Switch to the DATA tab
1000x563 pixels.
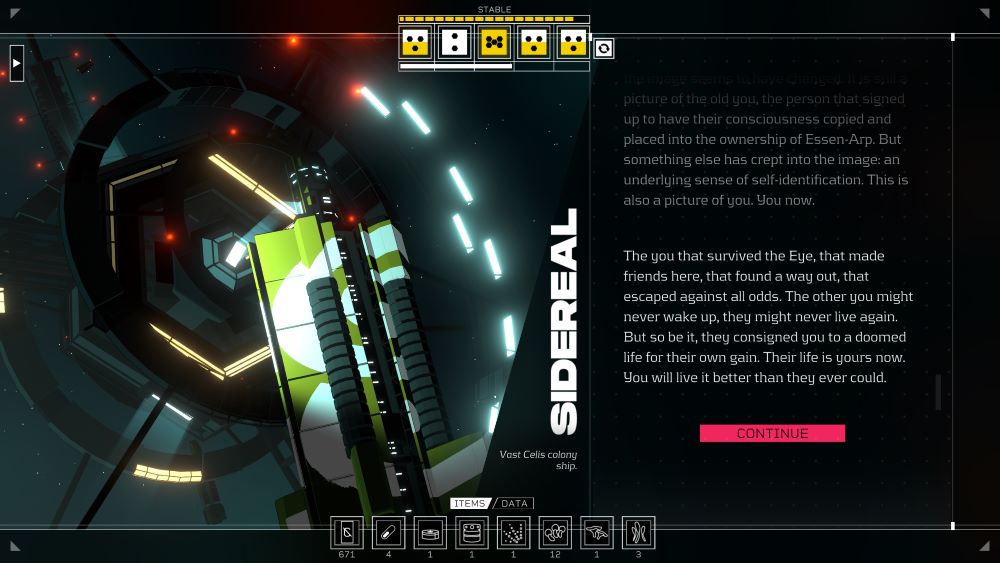[x=514, y=503]
